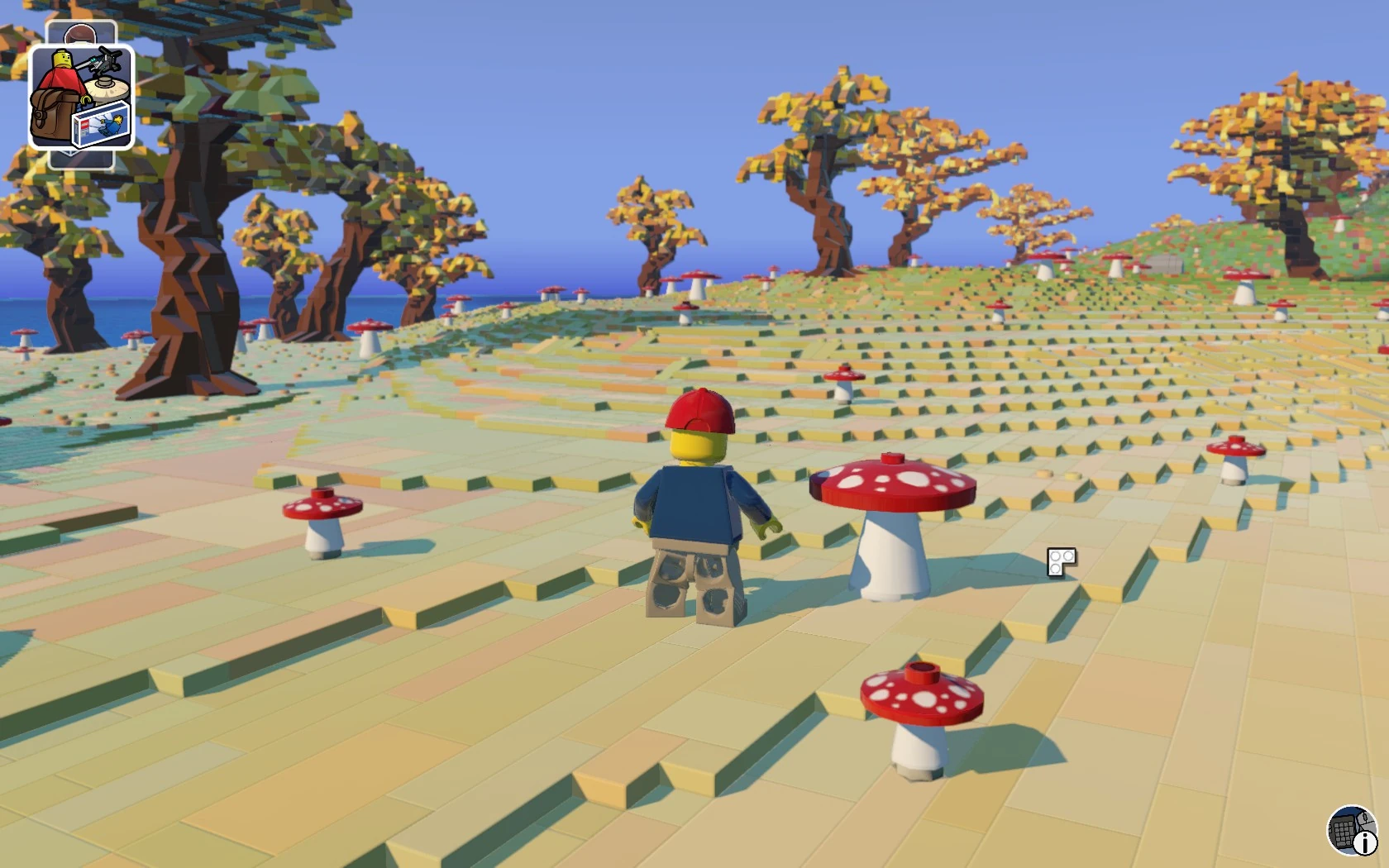Image resolution: width=1389 pixels, height=868 pixels.
Task: Click the LEGO box set on the tool card
Action: click(101, 128)
